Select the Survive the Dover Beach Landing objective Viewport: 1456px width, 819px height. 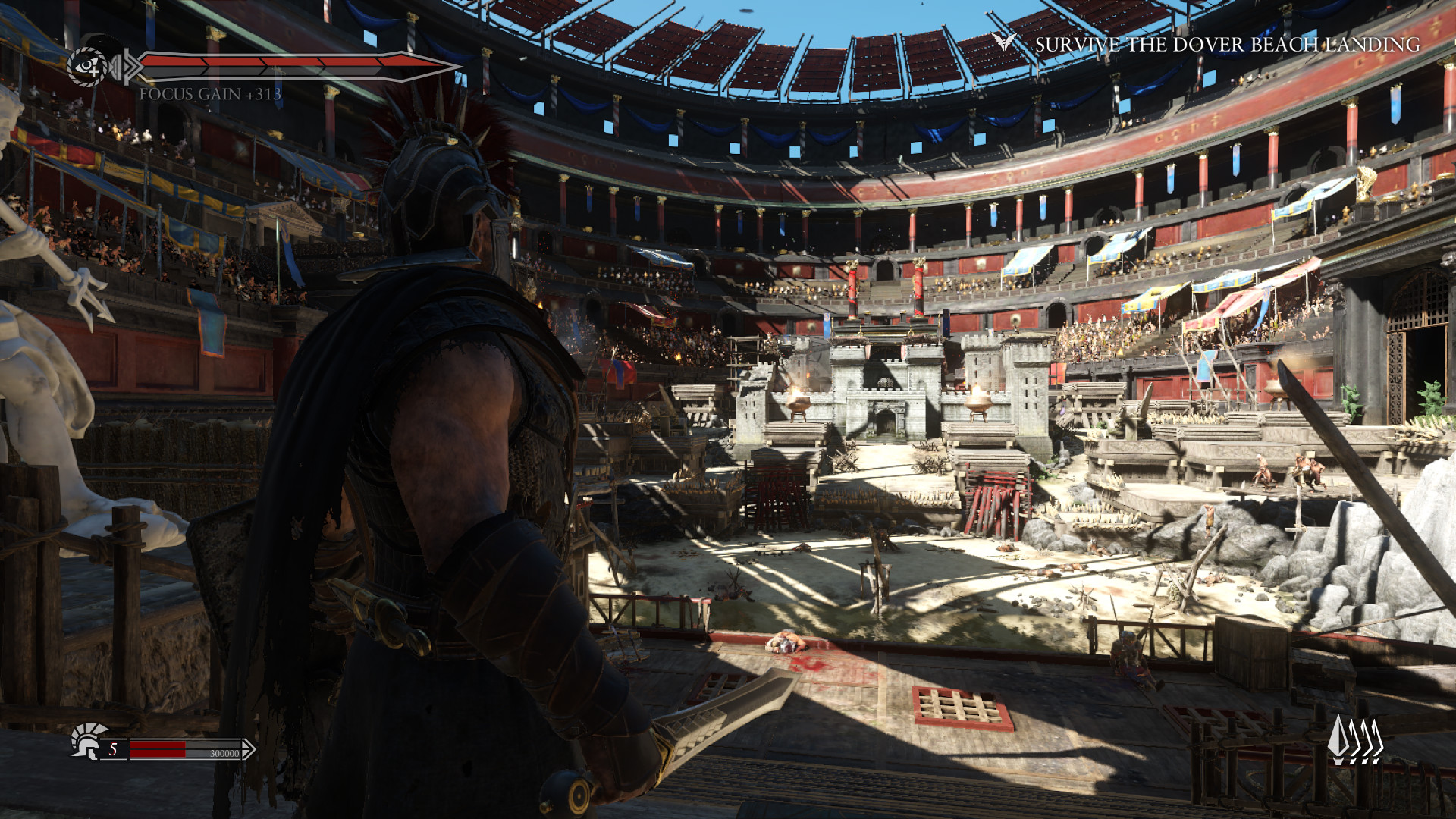click(x=1227, y=45)
